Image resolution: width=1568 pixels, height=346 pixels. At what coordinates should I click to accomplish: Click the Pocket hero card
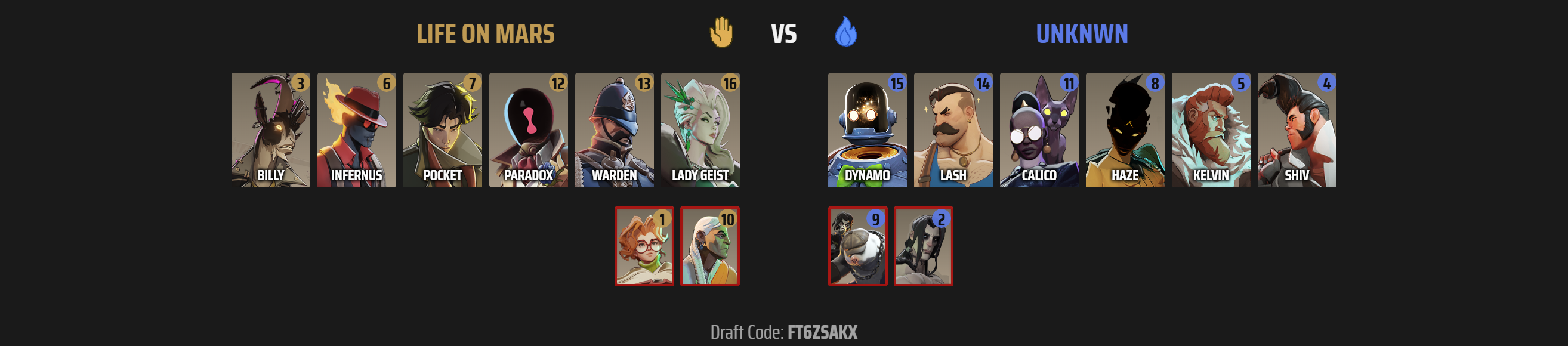[x=443, y=130]
